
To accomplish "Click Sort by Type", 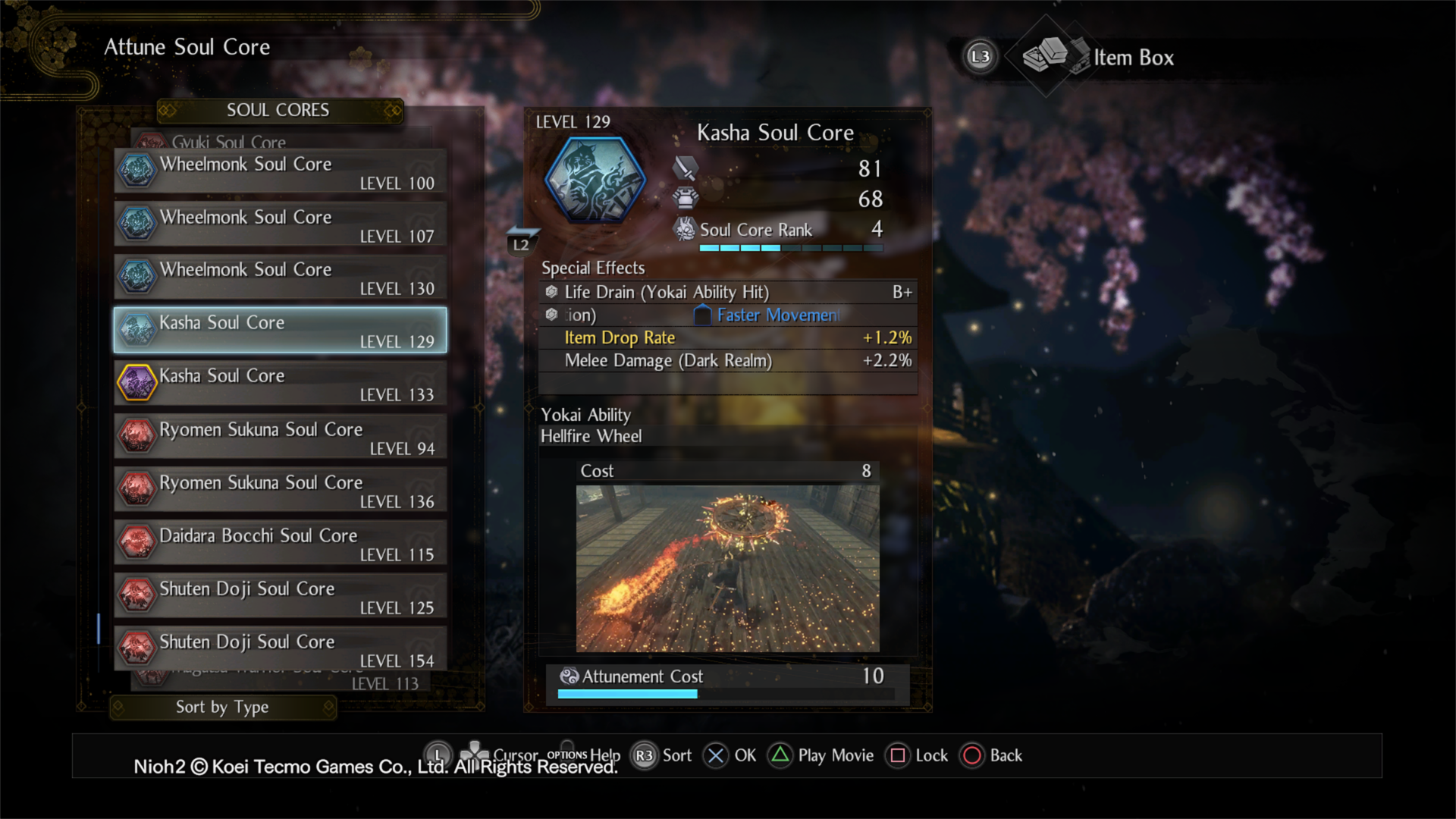I will [x=222, y=707].
